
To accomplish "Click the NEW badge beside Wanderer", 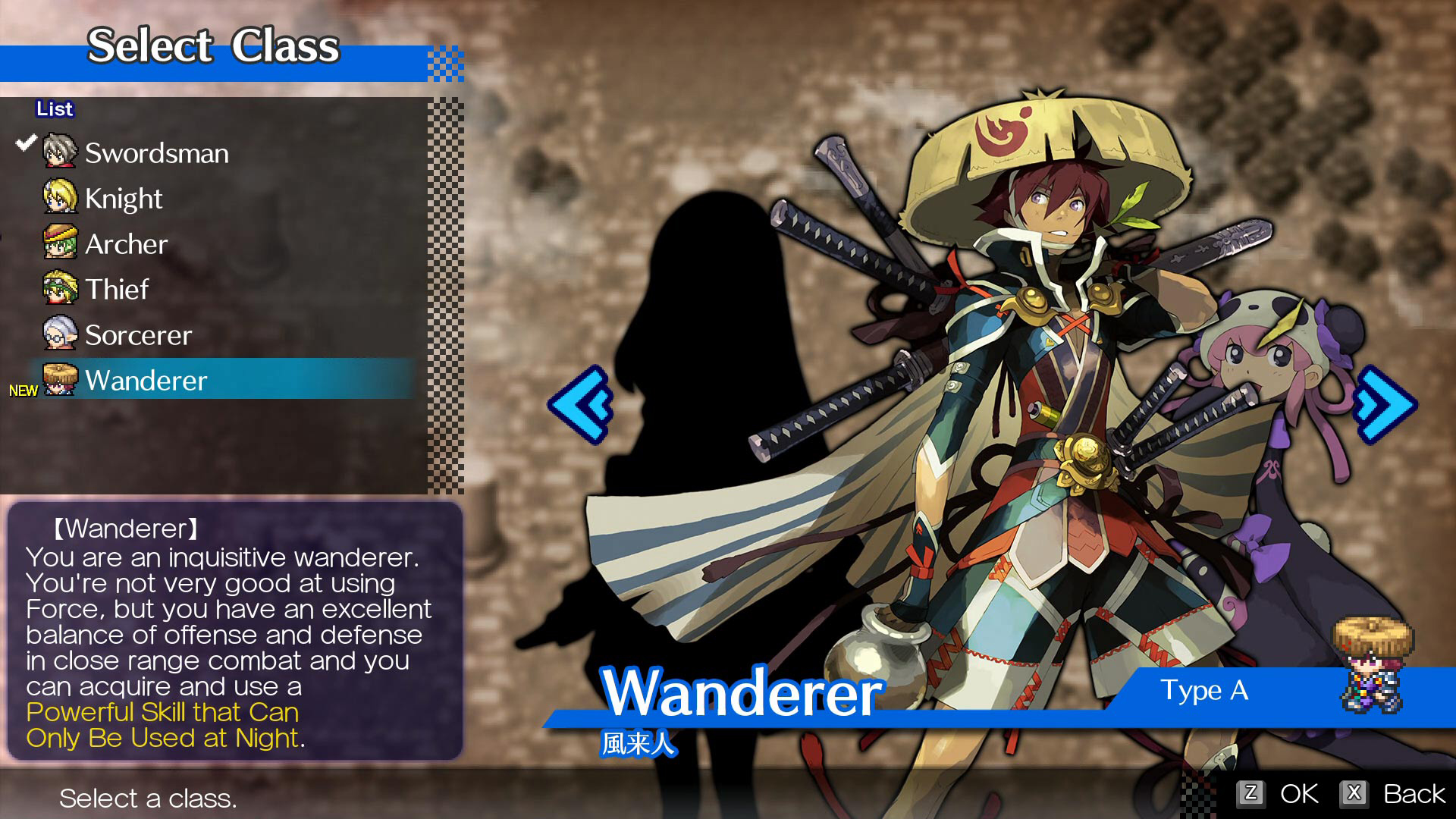I will 25,391.
